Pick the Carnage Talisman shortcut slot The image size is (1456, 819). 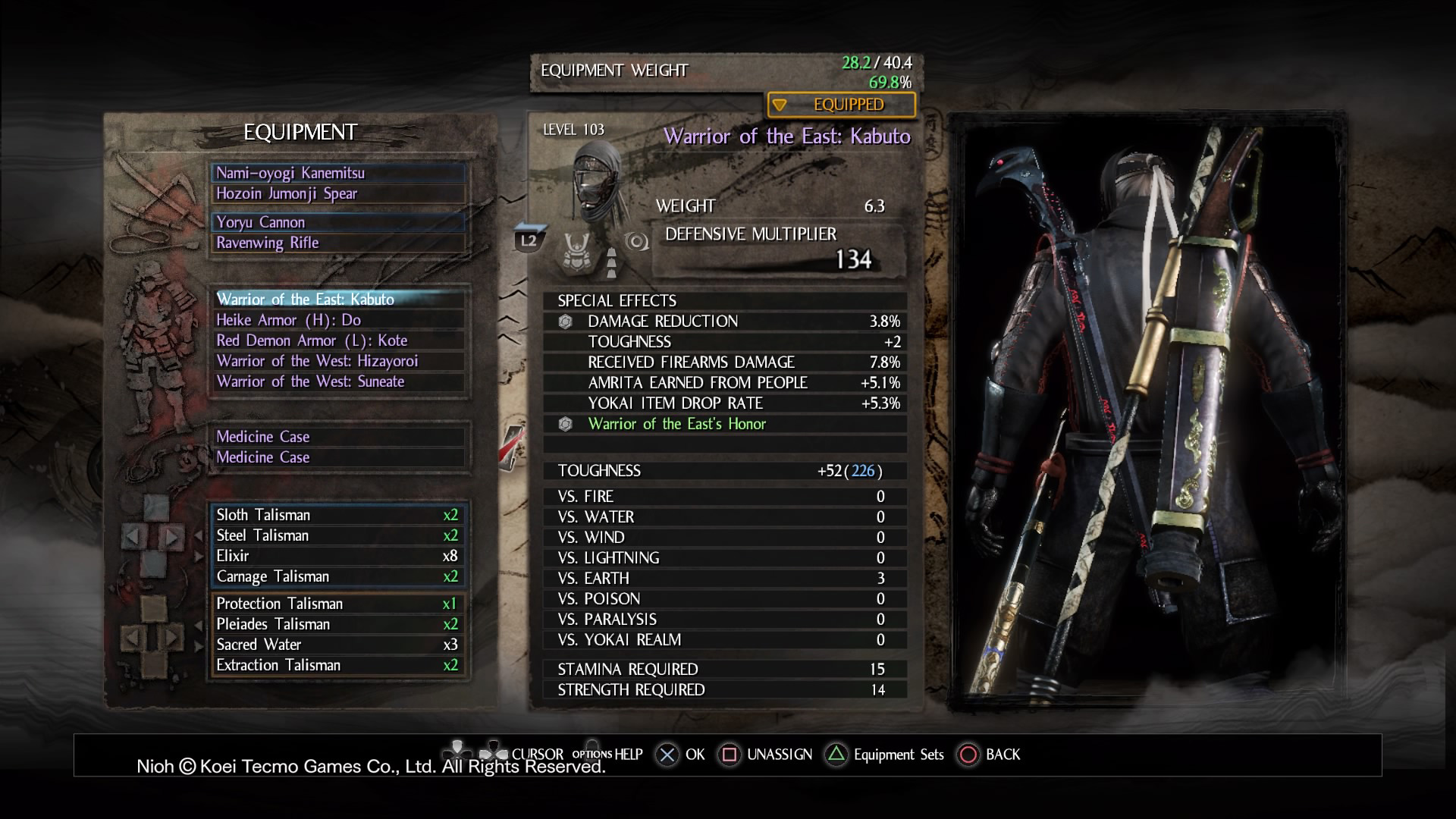click(x=338, y=576)
